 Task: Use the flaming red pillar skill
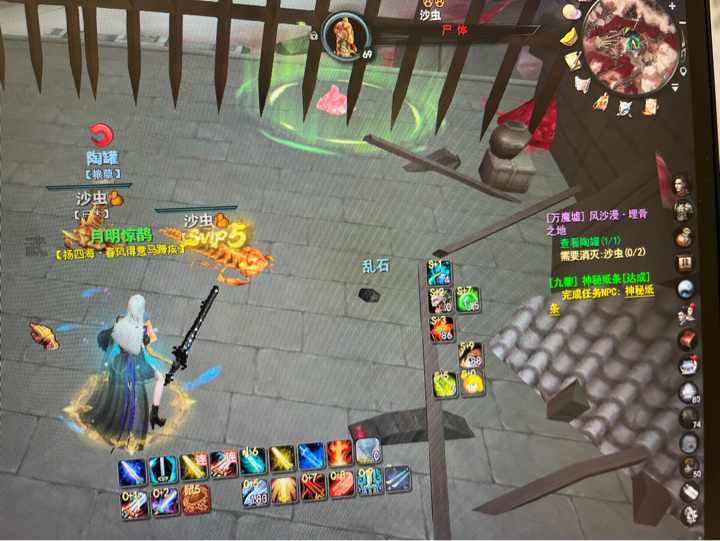340,456
